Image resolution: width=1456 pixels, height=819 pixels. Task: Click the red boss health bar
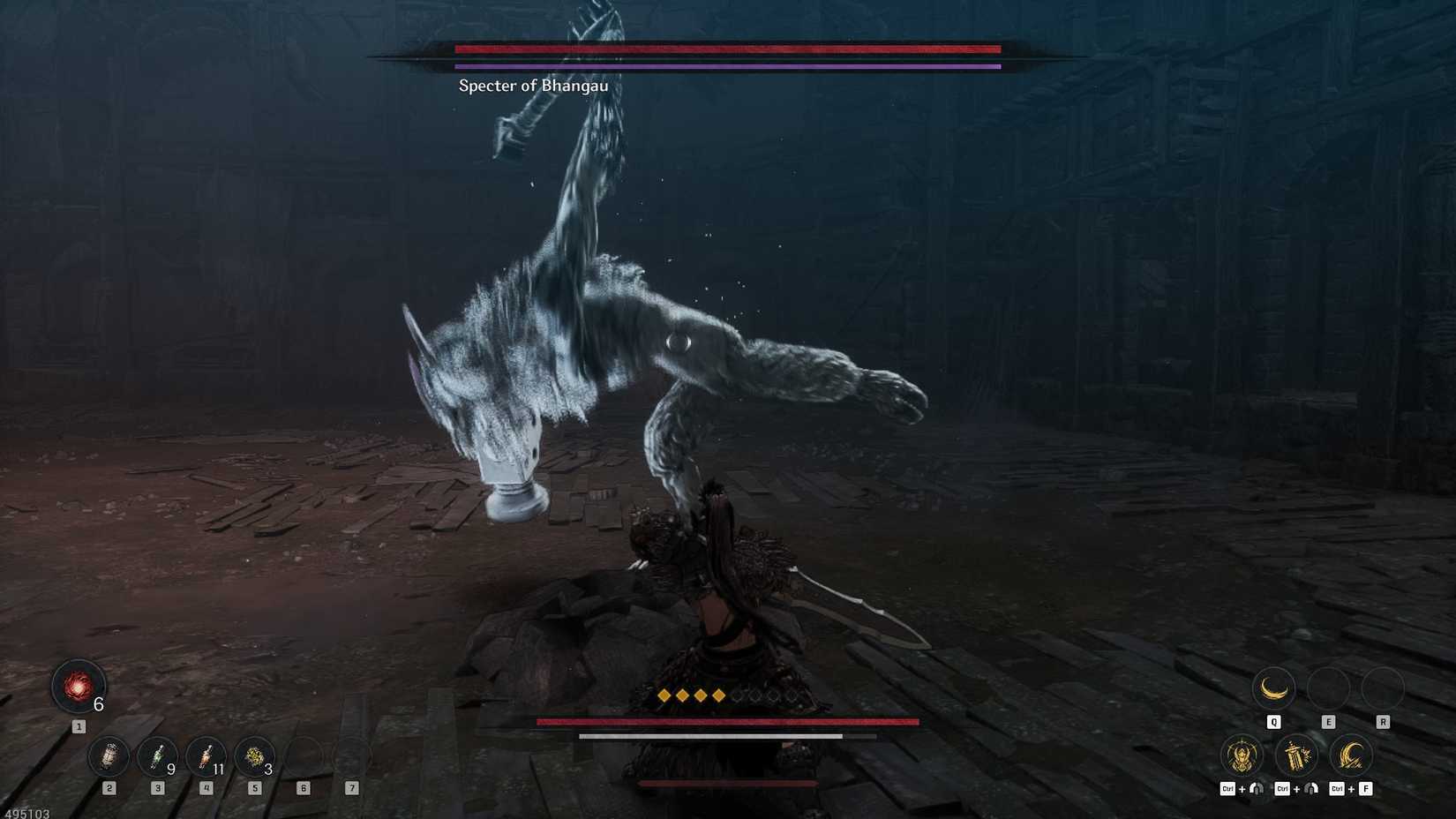point(727,49)
